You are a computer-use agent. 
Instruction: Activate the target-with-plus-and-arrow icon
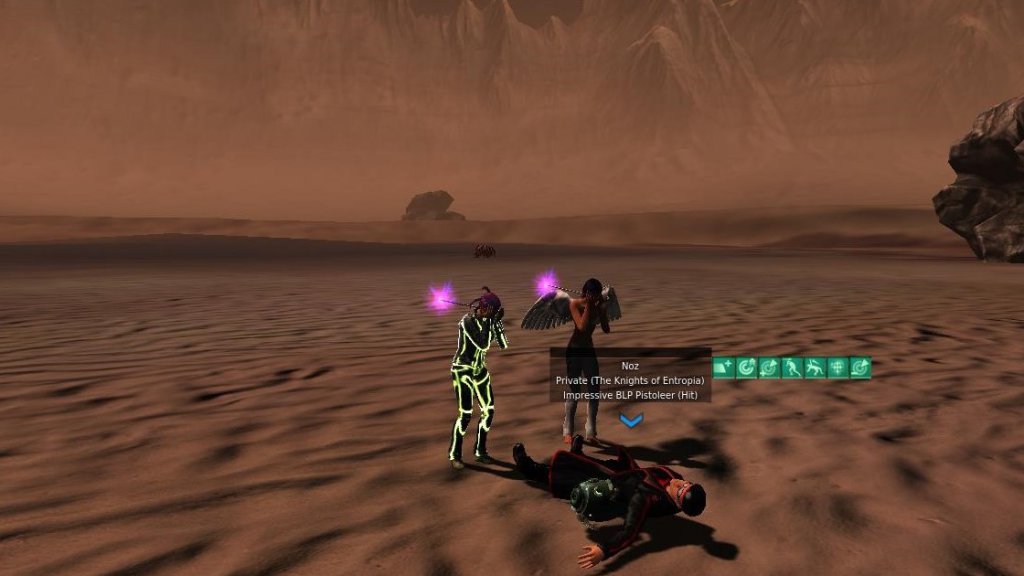[x=769, y=368]
